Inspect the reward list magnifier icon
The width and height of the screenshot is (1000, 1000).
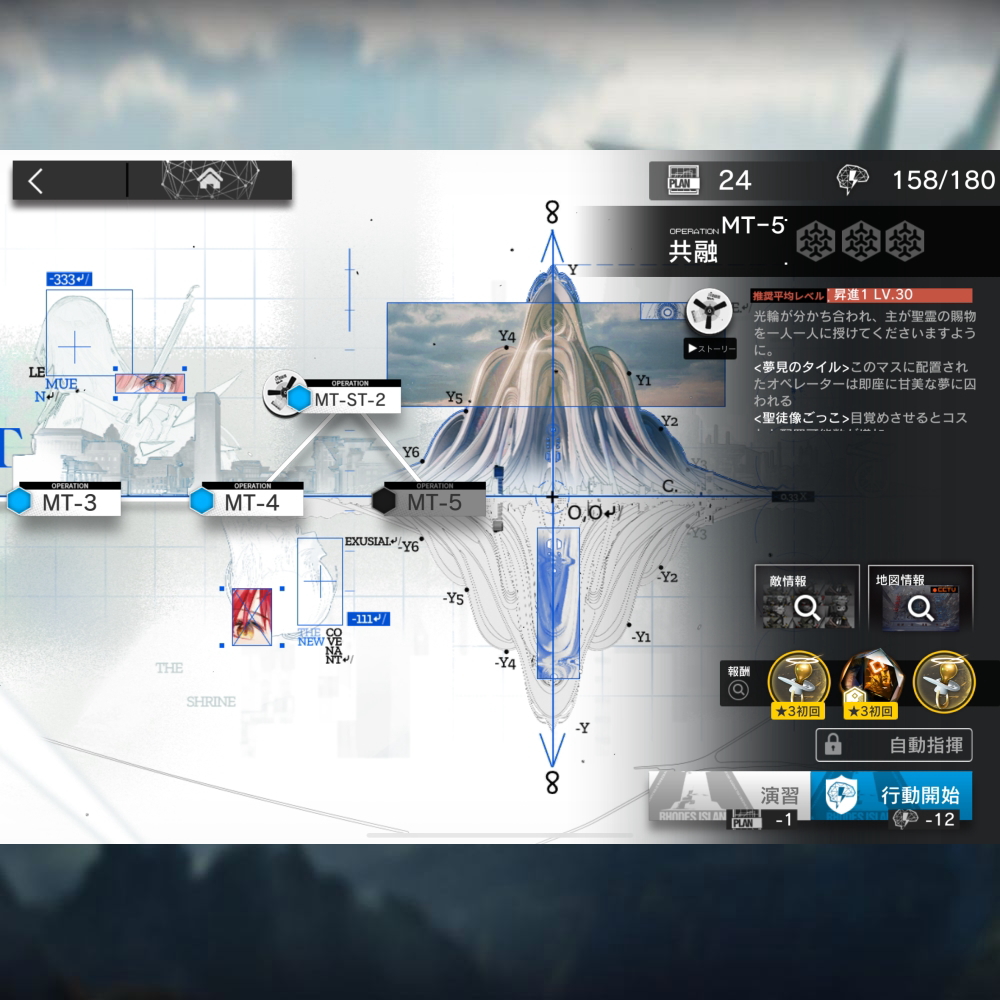tap(739, 689)
